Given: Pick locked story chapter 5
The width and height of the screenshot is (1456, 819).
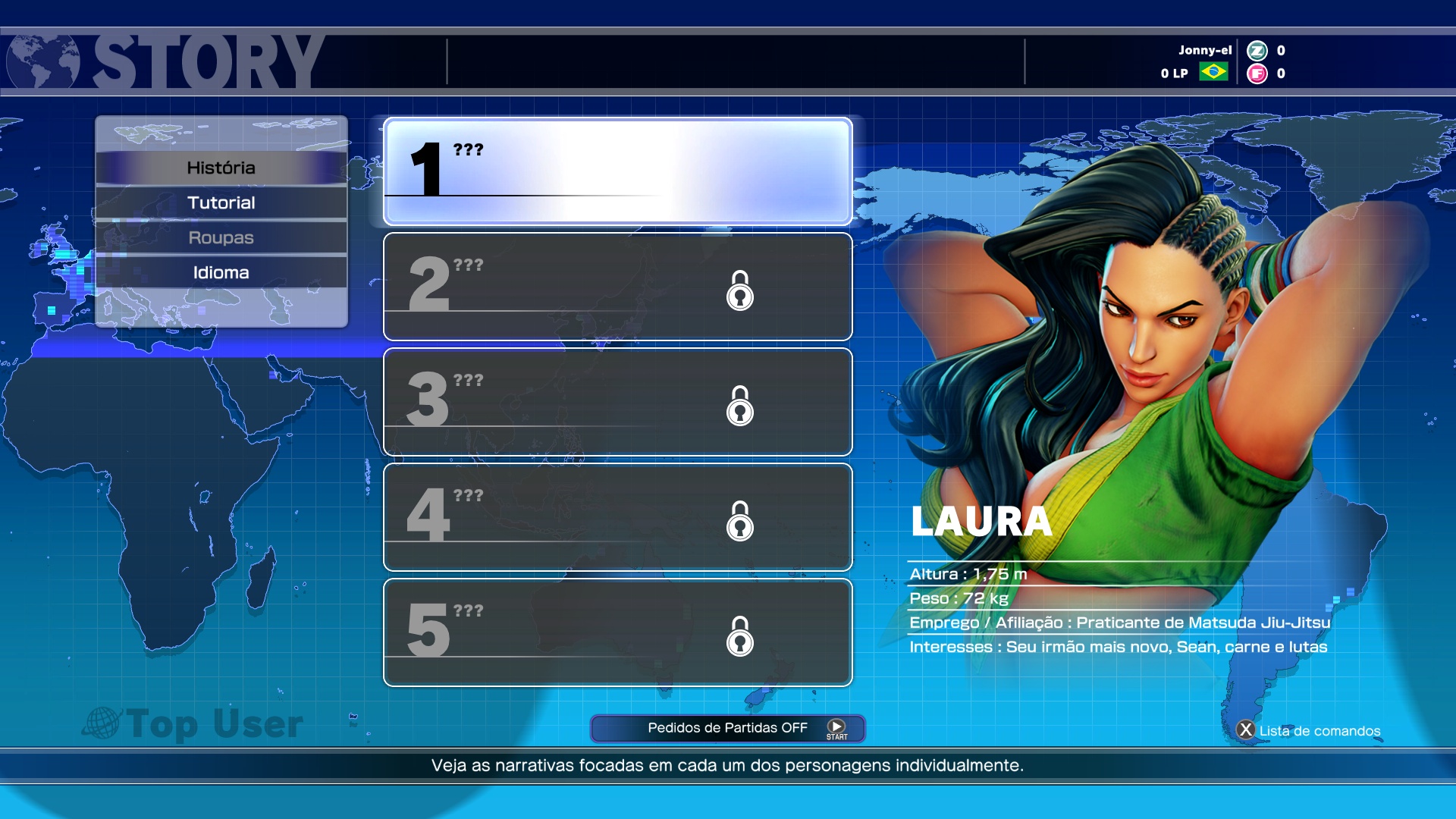Looking at the screenshot, I should coord(617,632).
